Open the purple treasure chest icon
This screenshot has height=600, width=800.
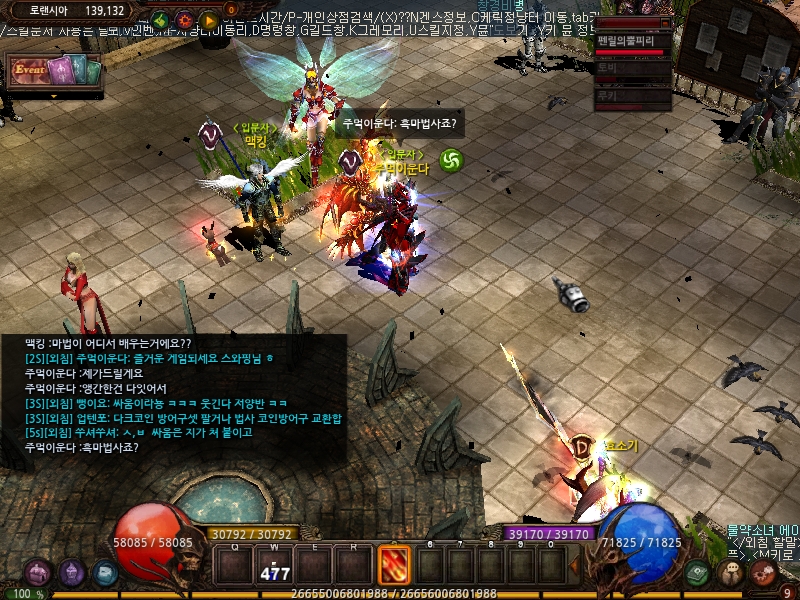(39, 573)
